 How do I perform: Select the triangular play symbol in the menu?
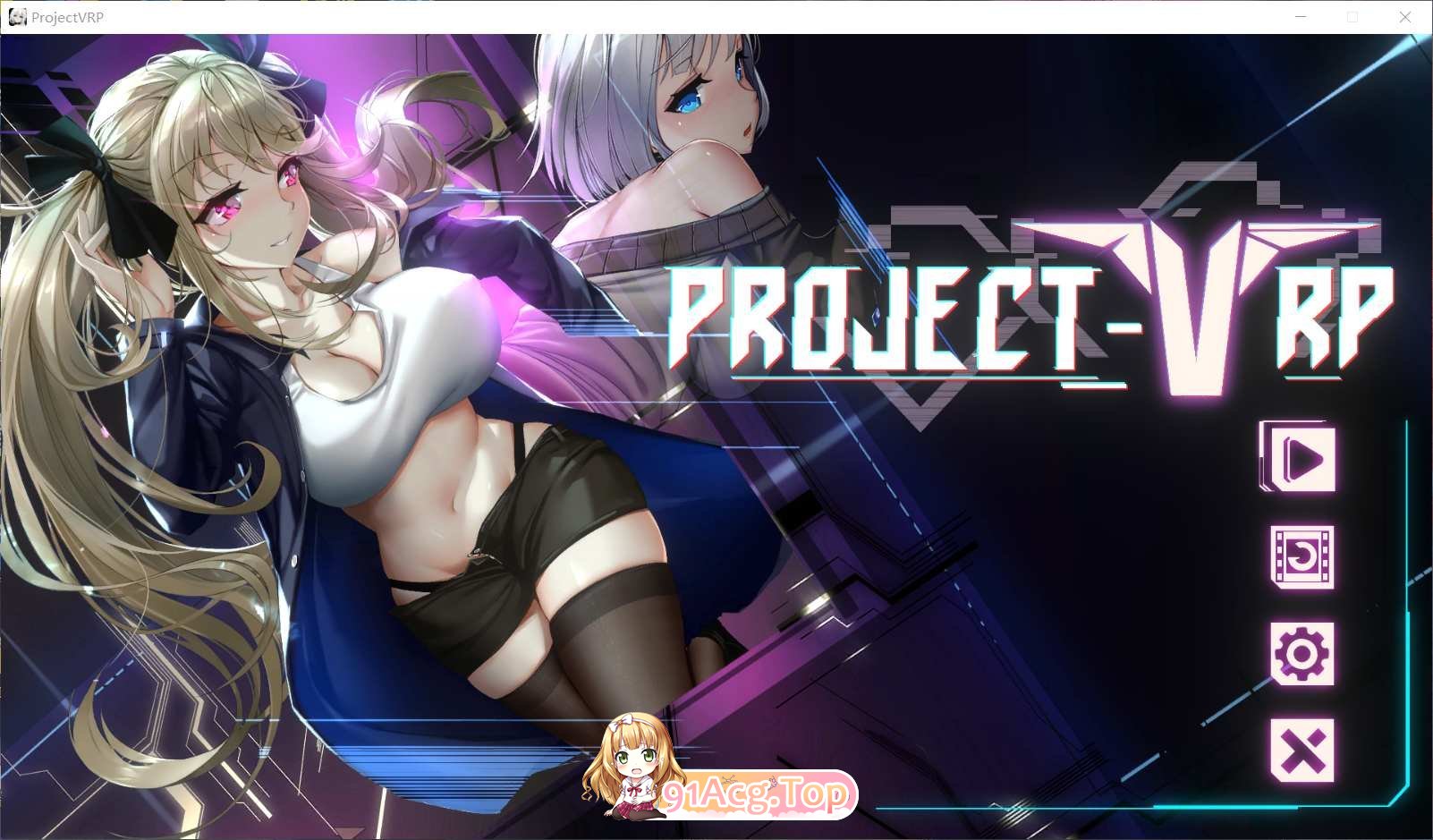pyautogui.click(x=1303, y=458)
